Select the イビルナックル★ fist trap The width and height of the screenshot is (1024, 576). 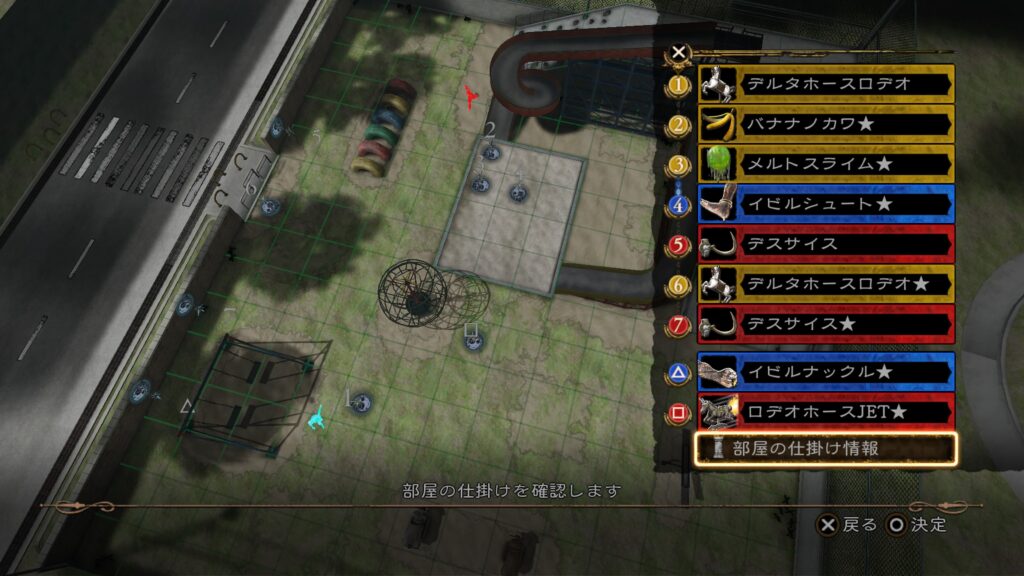point(826,372)
